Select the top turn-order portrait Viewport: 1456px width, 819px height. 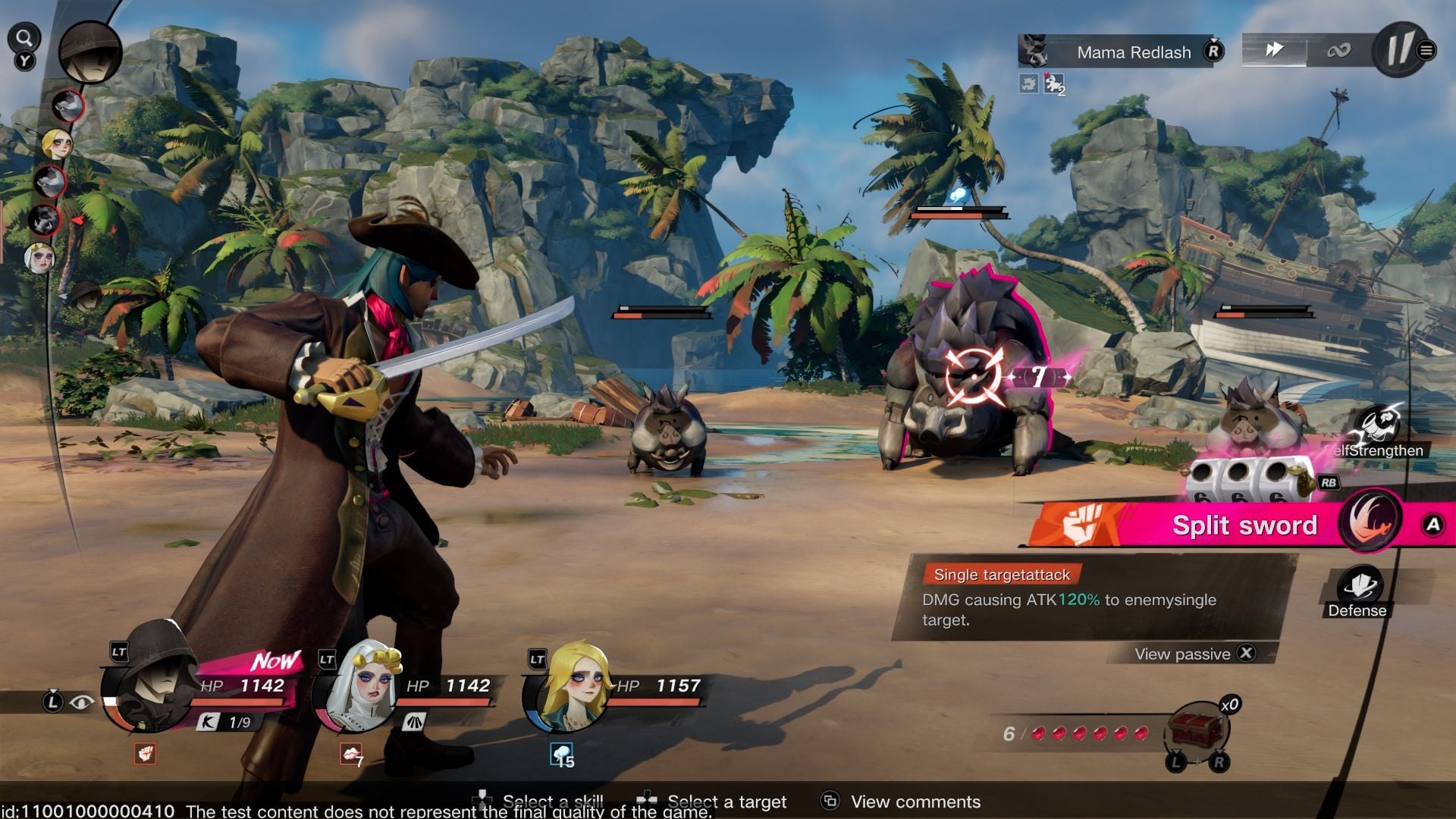click(x=90, y=52)
